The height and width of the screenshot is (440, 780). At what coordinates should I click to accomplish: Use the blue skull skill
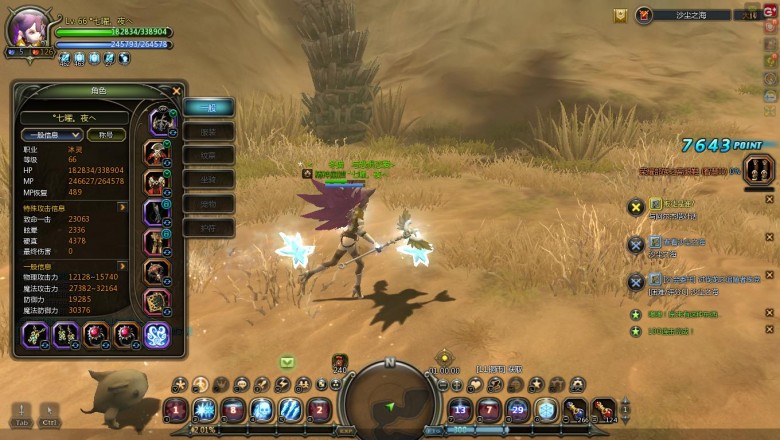point(262,410)
